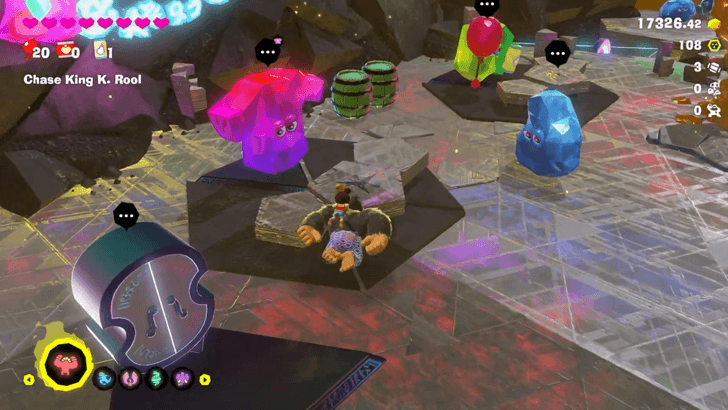Switch to the pink Ostrich Bananza icon

130,379
